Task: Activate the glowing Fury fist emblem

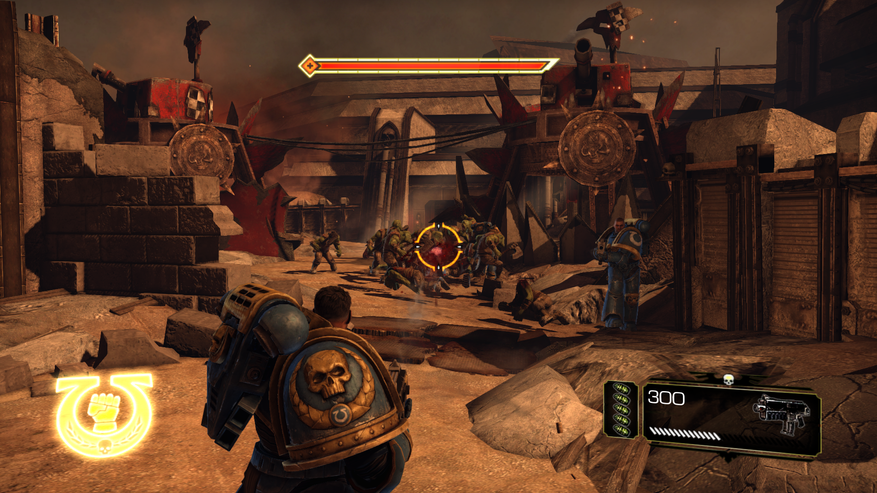Action: [104, 414]
